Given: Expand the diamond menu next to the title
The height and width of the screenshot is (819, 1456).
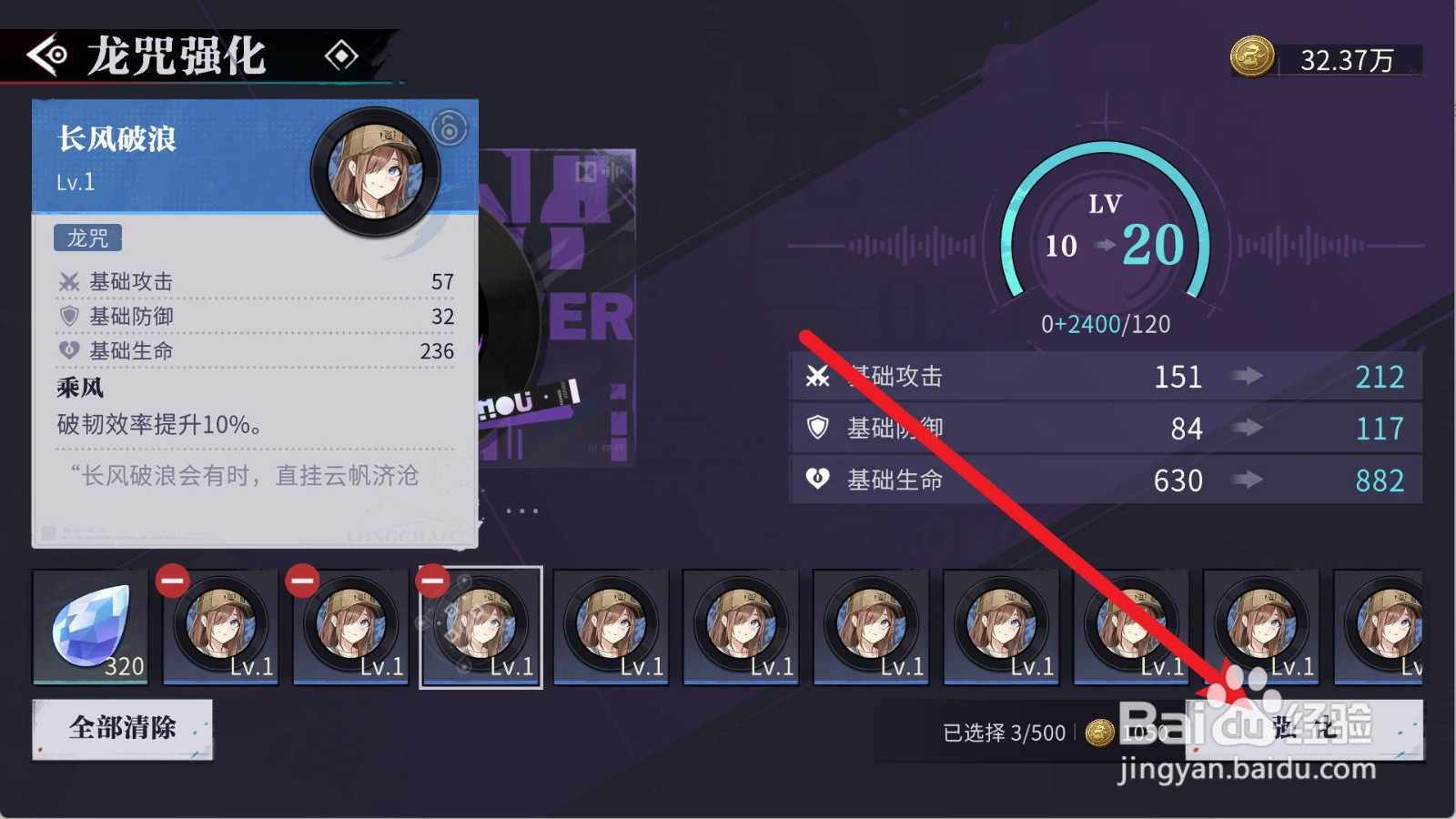Looking at the screenshot, I should click(343, 56).
